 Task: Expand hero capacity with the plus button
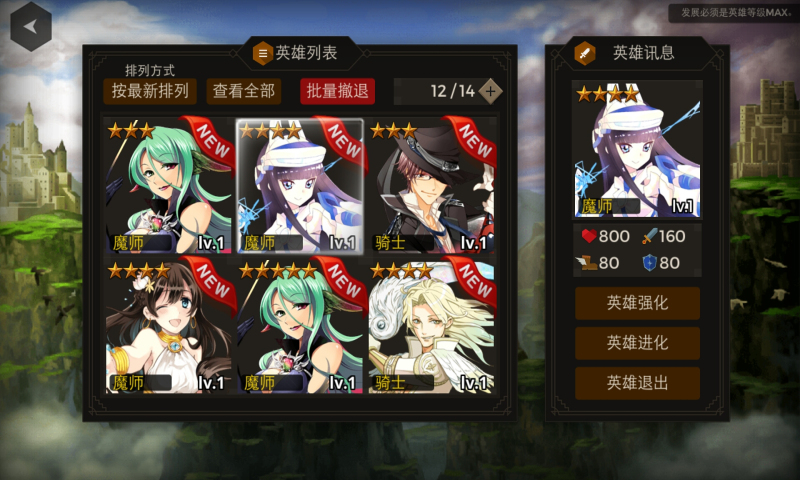490,91
